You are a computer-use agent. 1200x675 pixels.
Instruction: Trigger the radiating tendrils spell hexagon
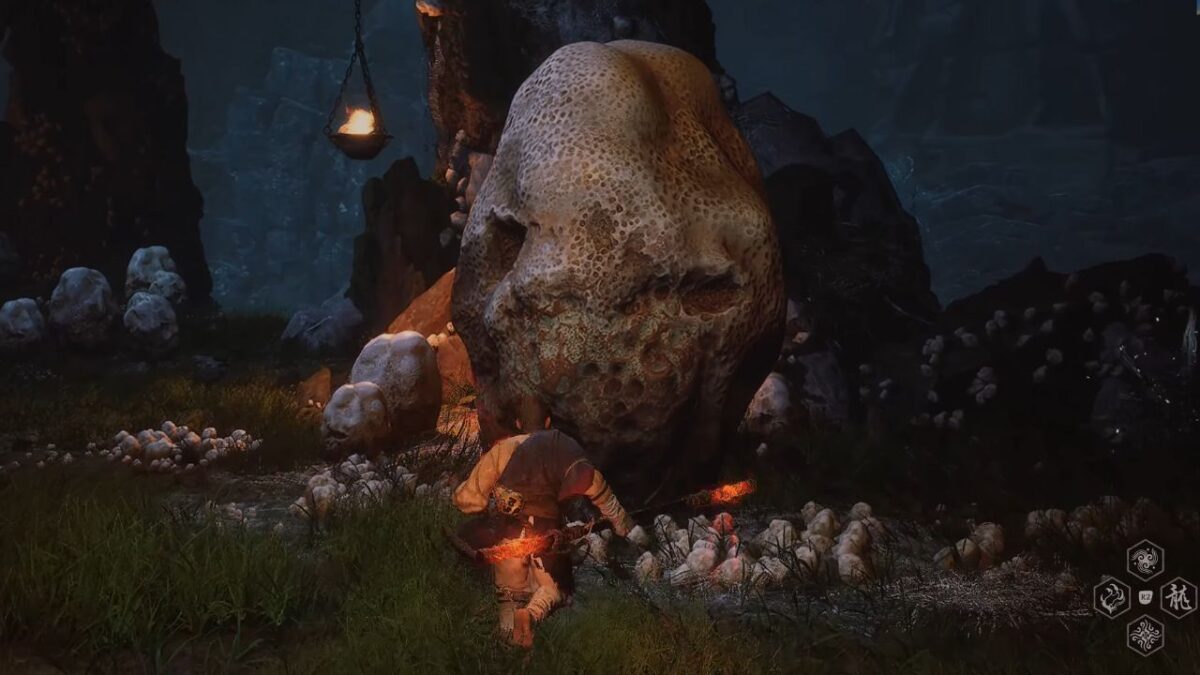[x=1145, y=634]
